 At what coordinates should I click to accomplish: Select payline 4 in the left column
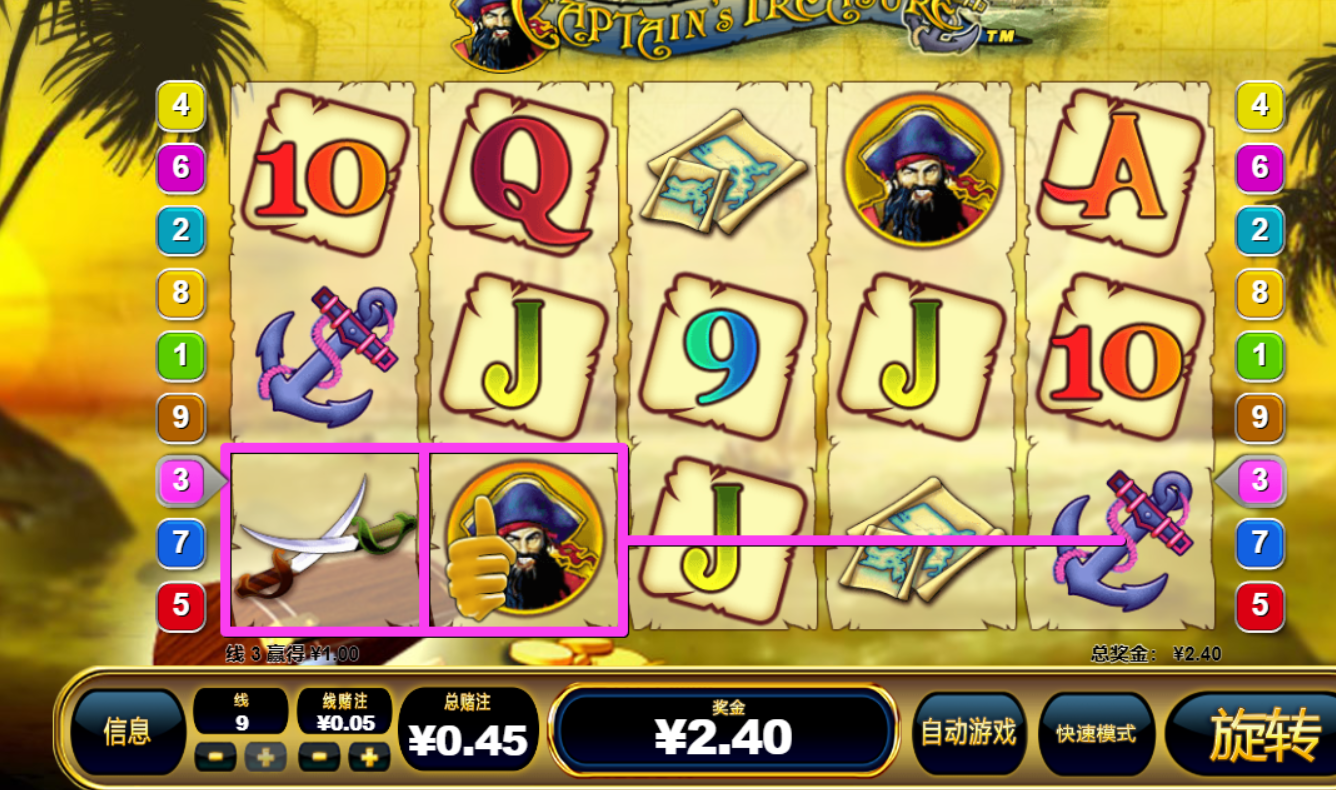click(x=181, y=105)
